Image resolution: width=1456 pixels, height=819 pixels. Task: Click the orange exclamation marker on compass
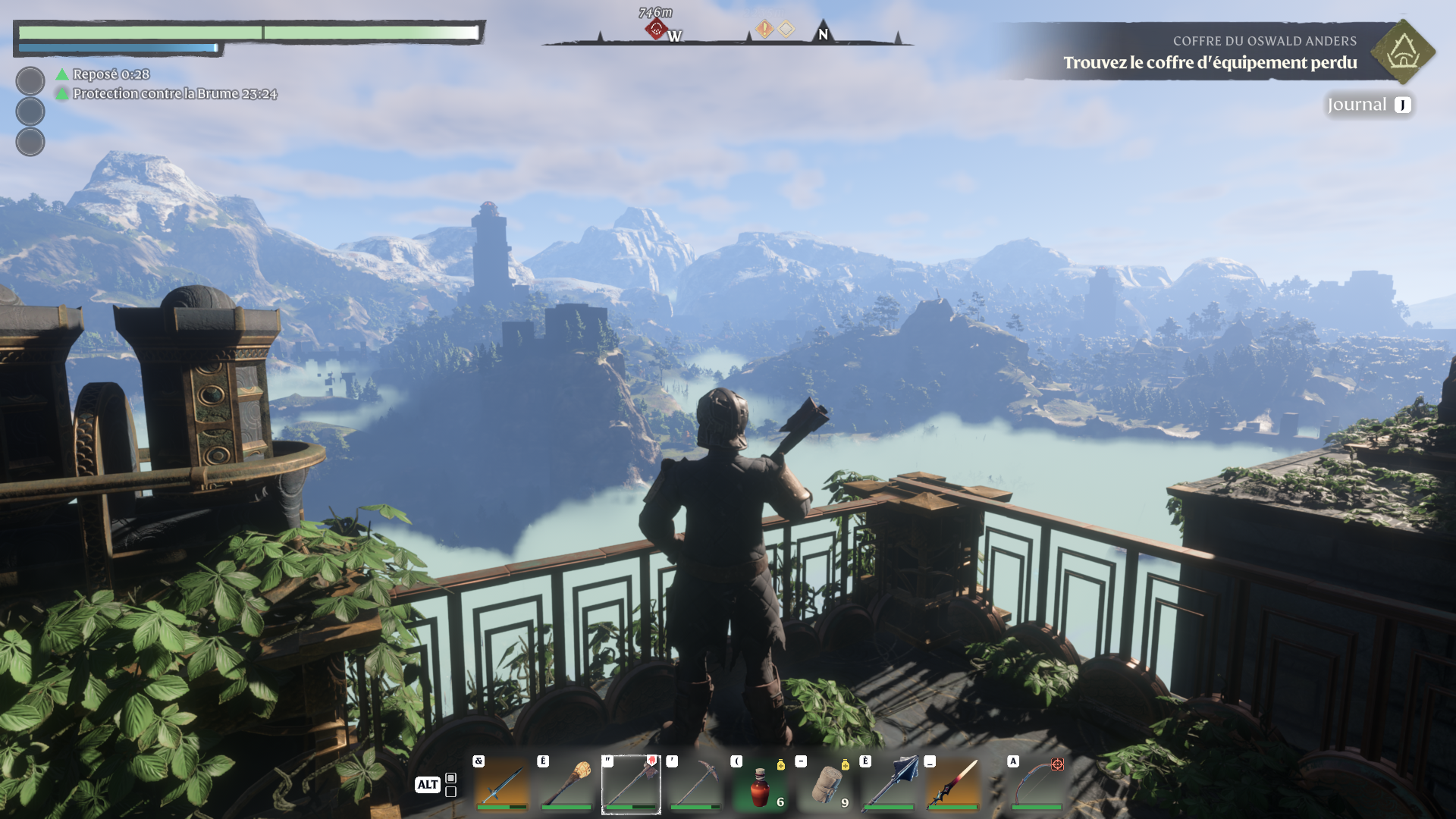[764, 30]
